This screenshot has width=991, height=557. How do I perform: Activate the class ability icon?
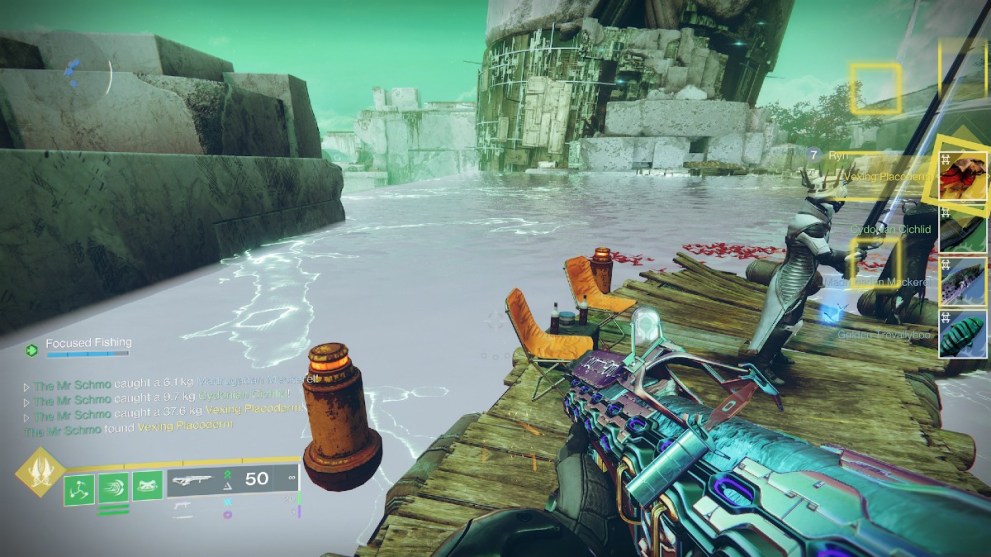[147, 487]
